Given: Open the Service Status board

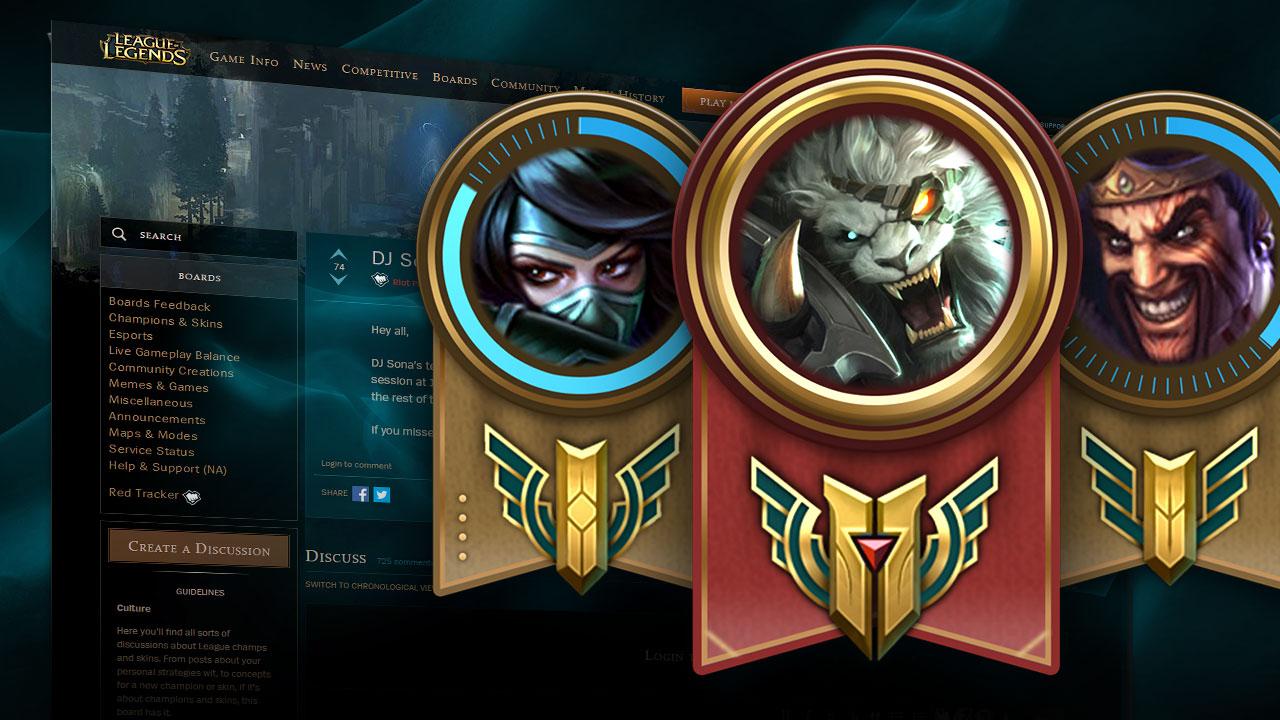Looking at the screenshot, I should point(154,451).
